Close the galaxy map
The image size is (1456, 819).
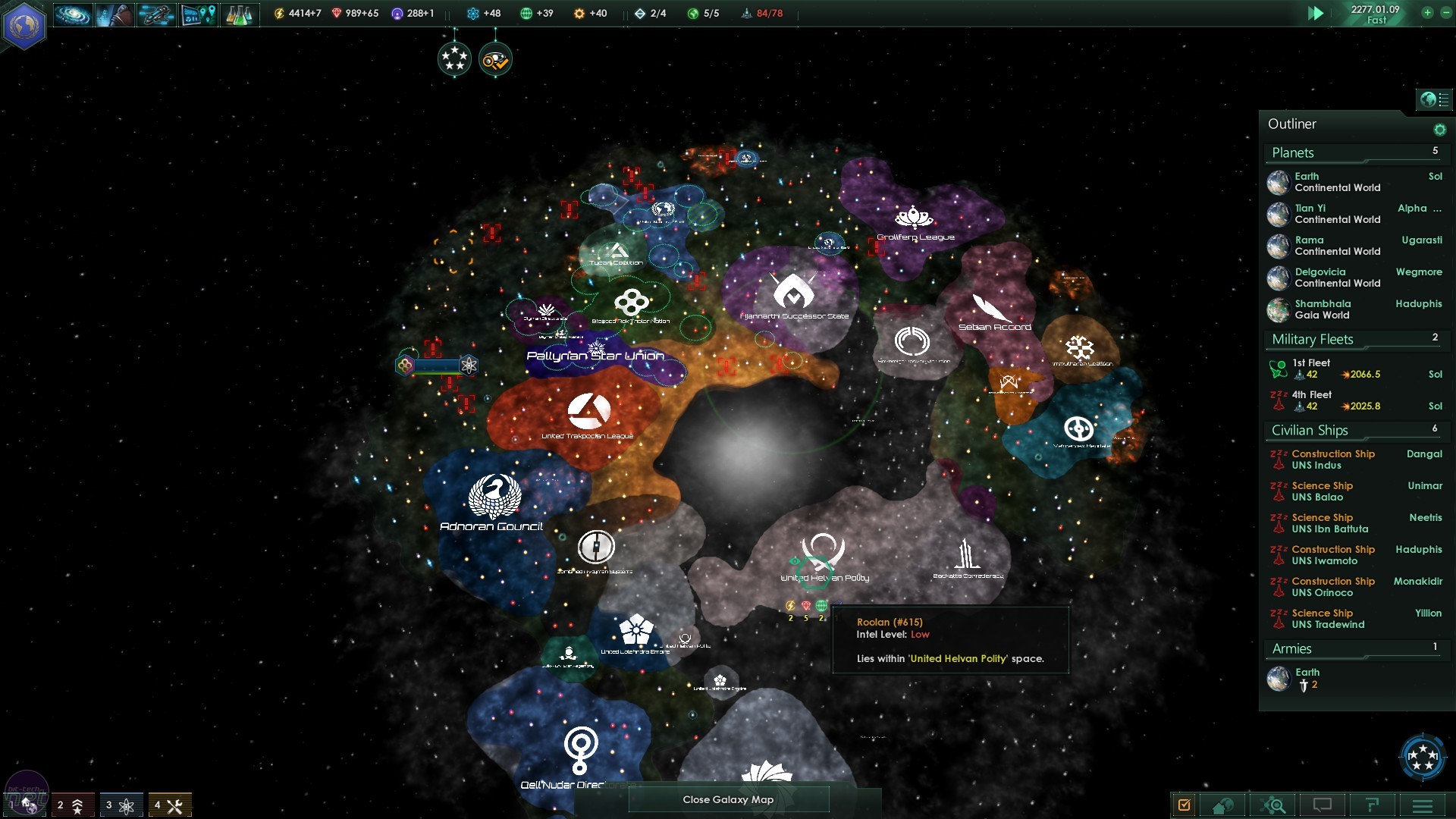coord(728,799)
